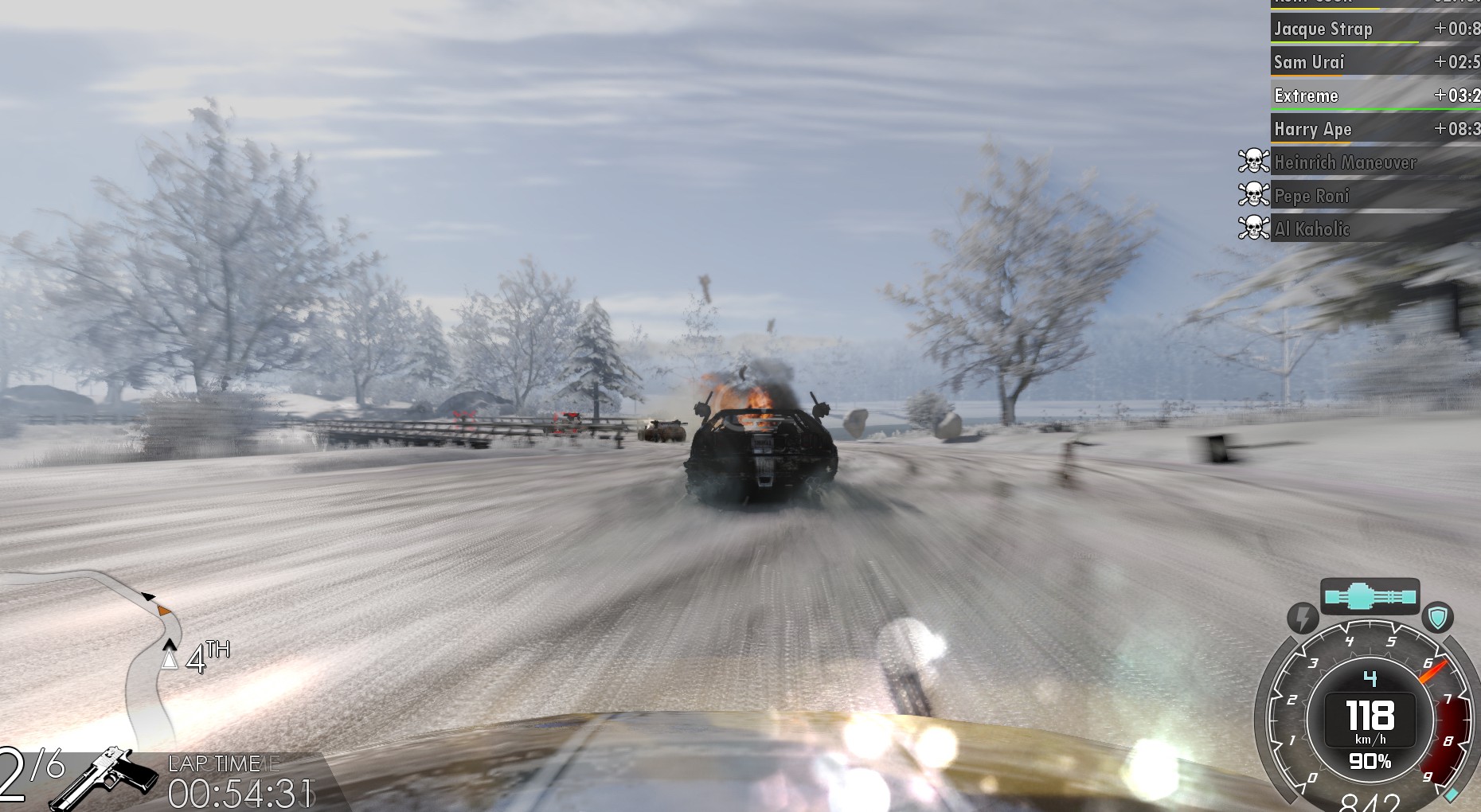Click the skull icon beside Heinrich Maneuver
The height and width of the screenshot is (812, 1481).
(1252, 162)
